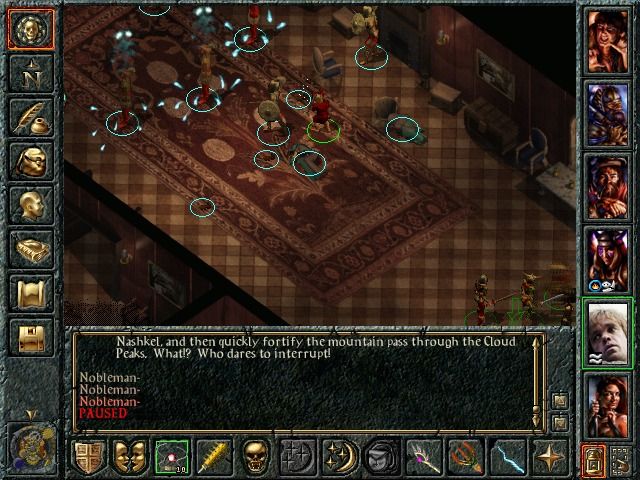The image size is (640, 480).
Task: Show the character record with the bald head icon
Action: [30, 205]
